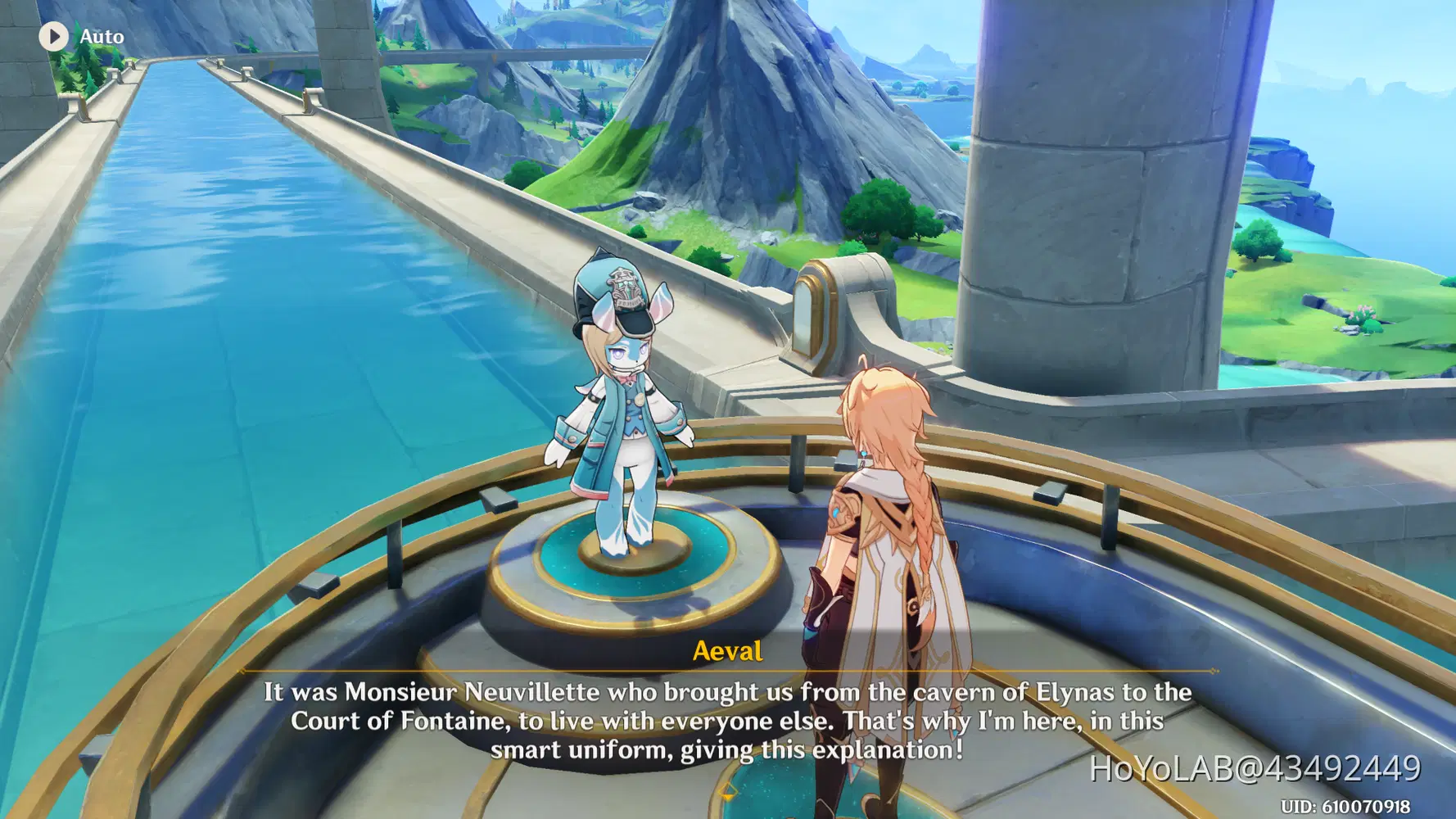Select the play triangle inside the circular button
1456x819 pixels.
click(55, 35)
